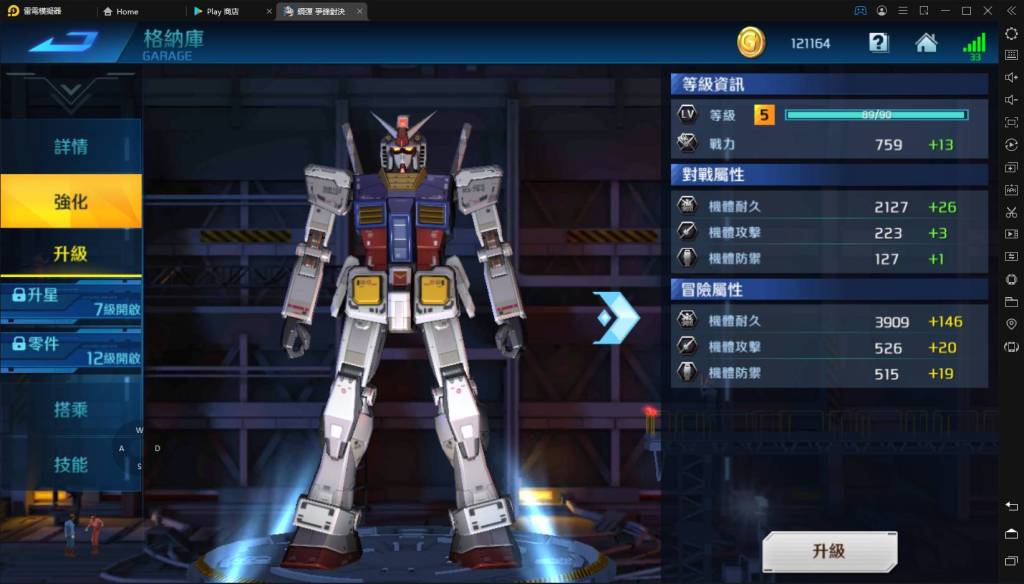Select the locked 升星 star-up option
This screenshot has height=584, width=1024.
click(70, 301)
